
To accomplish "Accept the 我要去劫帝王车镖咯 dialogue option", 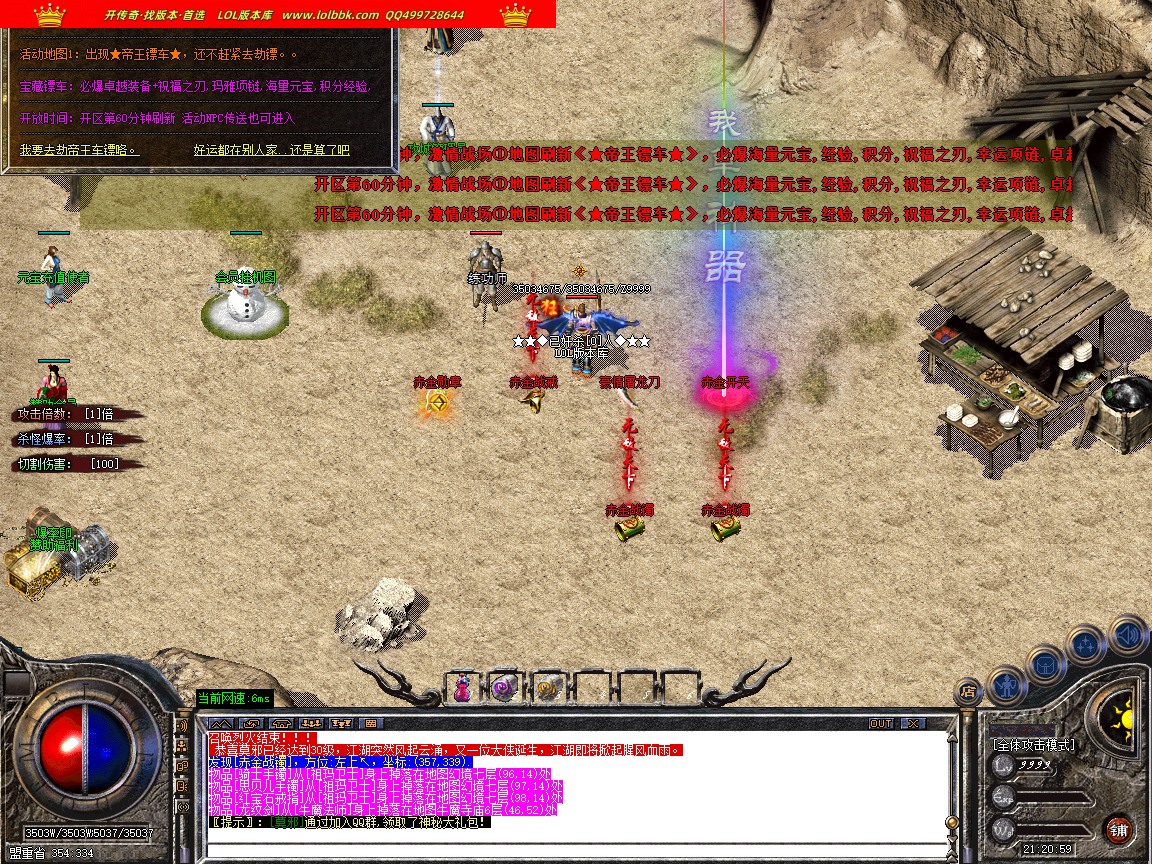I will pos(78,150).
